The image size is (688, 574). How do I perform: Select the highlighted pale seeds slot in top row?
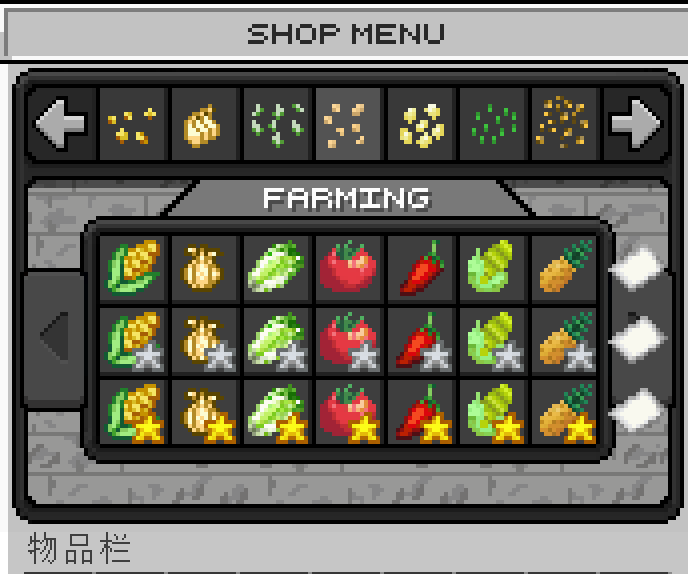pos(349,124)
